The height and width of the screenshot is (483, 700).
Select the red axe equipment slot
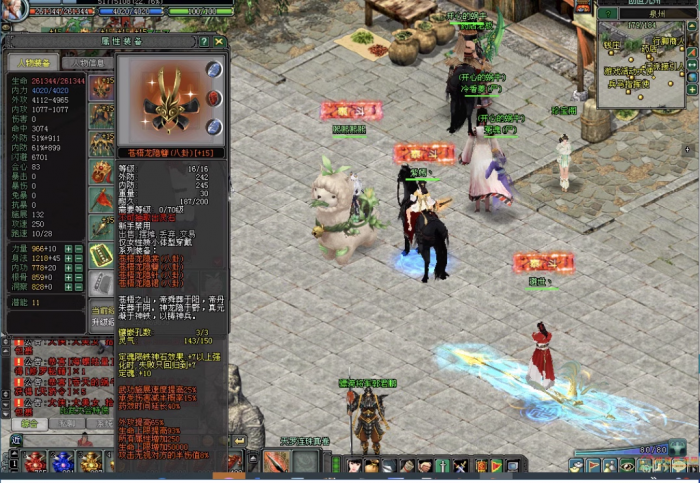[x=101, y=200]
